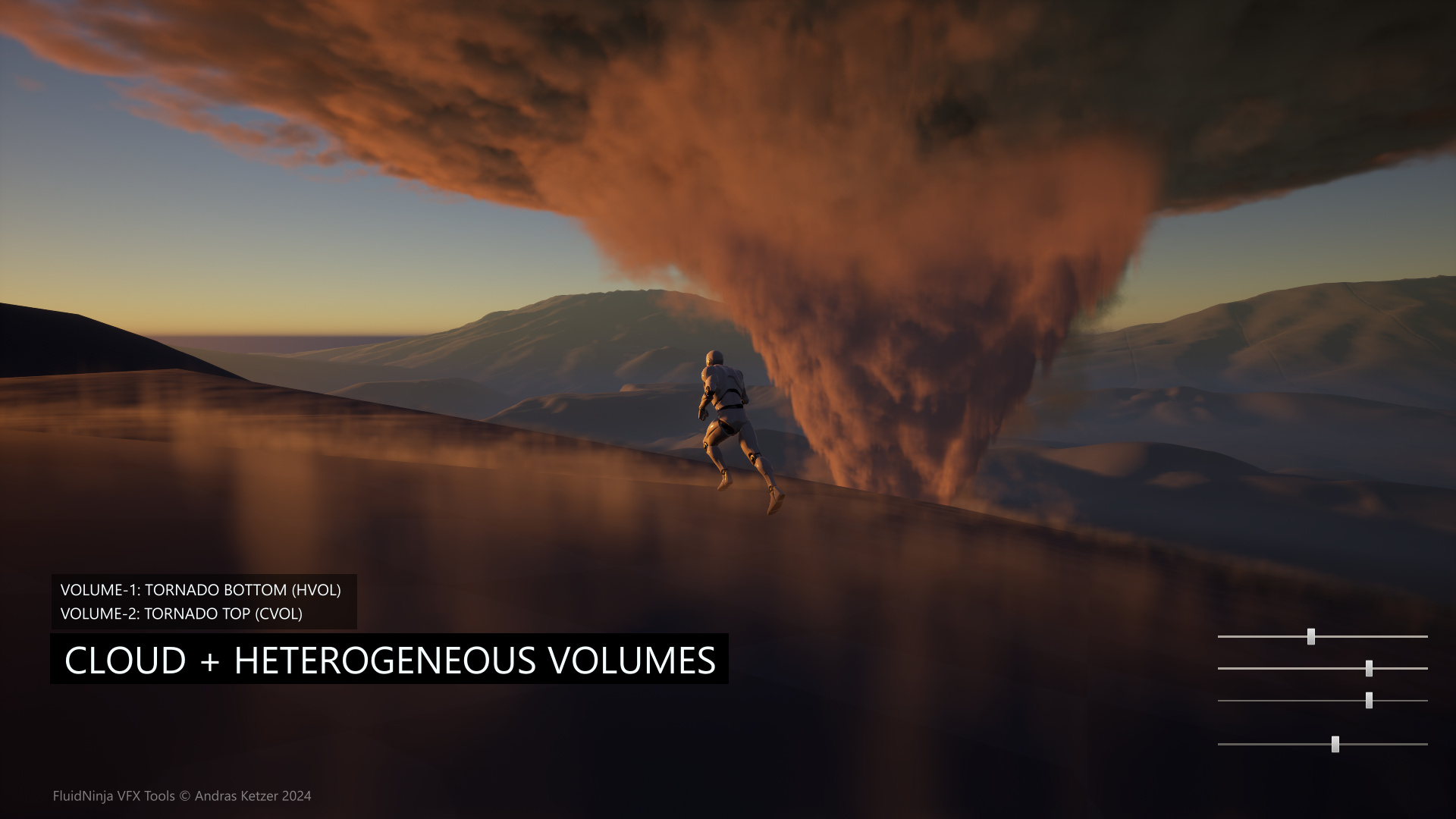Click the left end of the top slider track

[x=1222, y=637]
